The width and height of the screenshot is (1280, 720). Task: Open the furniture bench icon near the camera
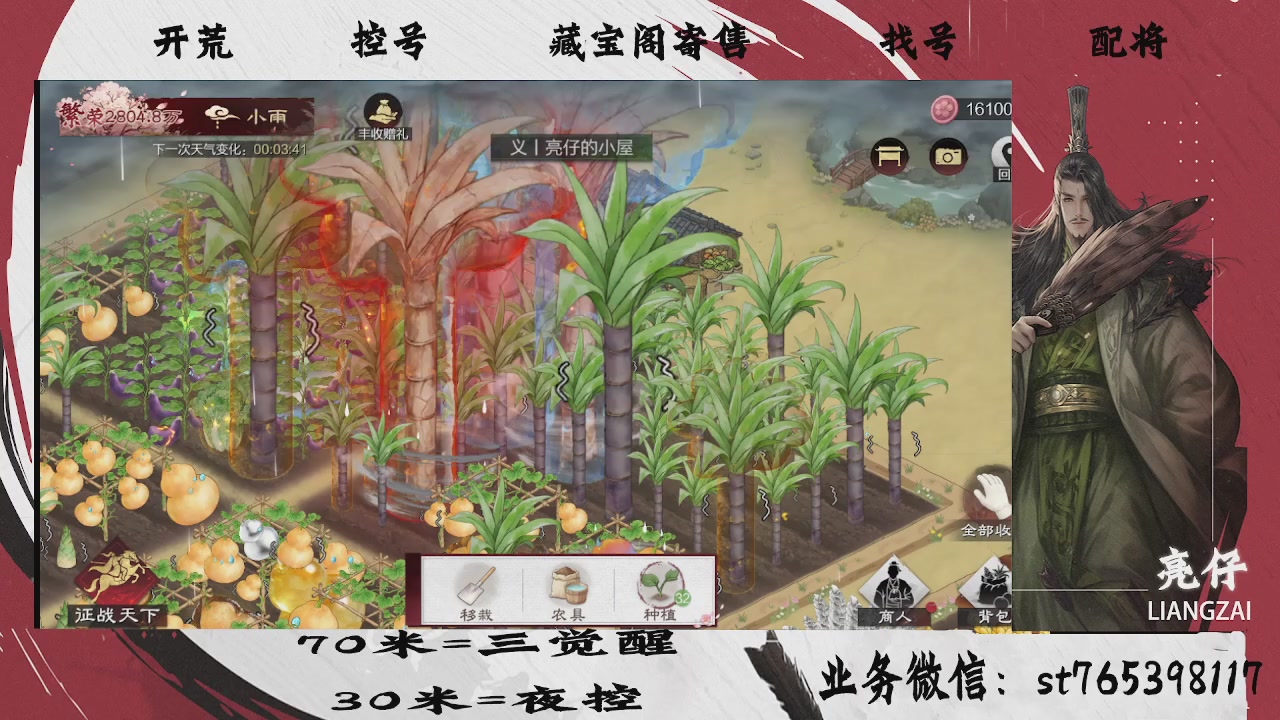click(888, 156)
